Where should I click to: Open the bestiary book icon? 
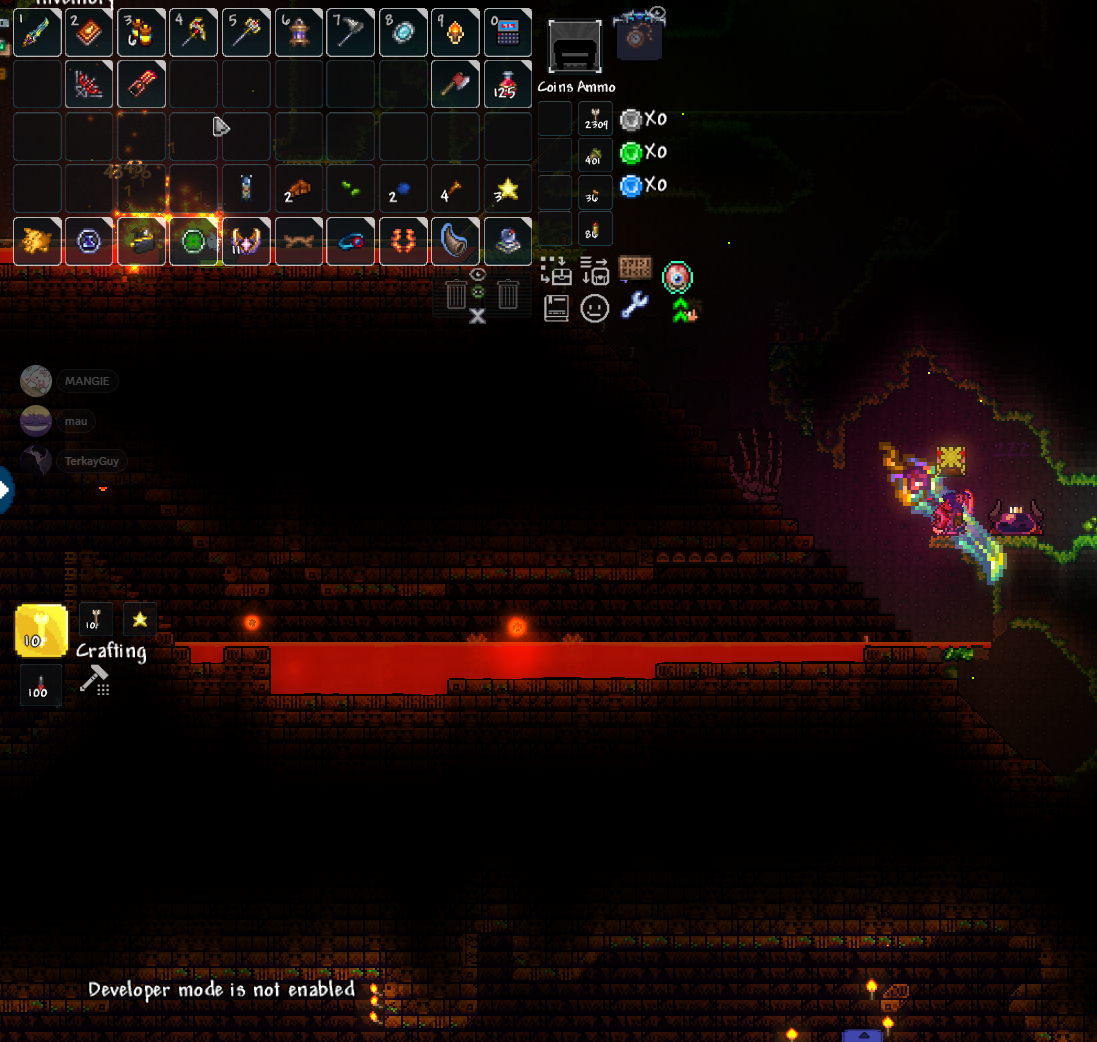point(556,308)
